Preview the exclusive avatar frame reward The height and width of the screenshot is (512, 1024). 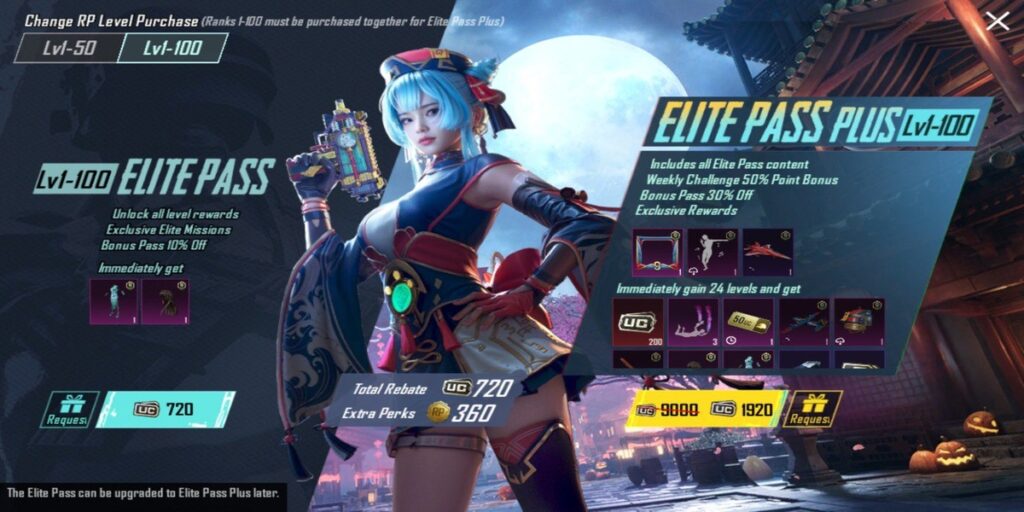tap(656, 252)
